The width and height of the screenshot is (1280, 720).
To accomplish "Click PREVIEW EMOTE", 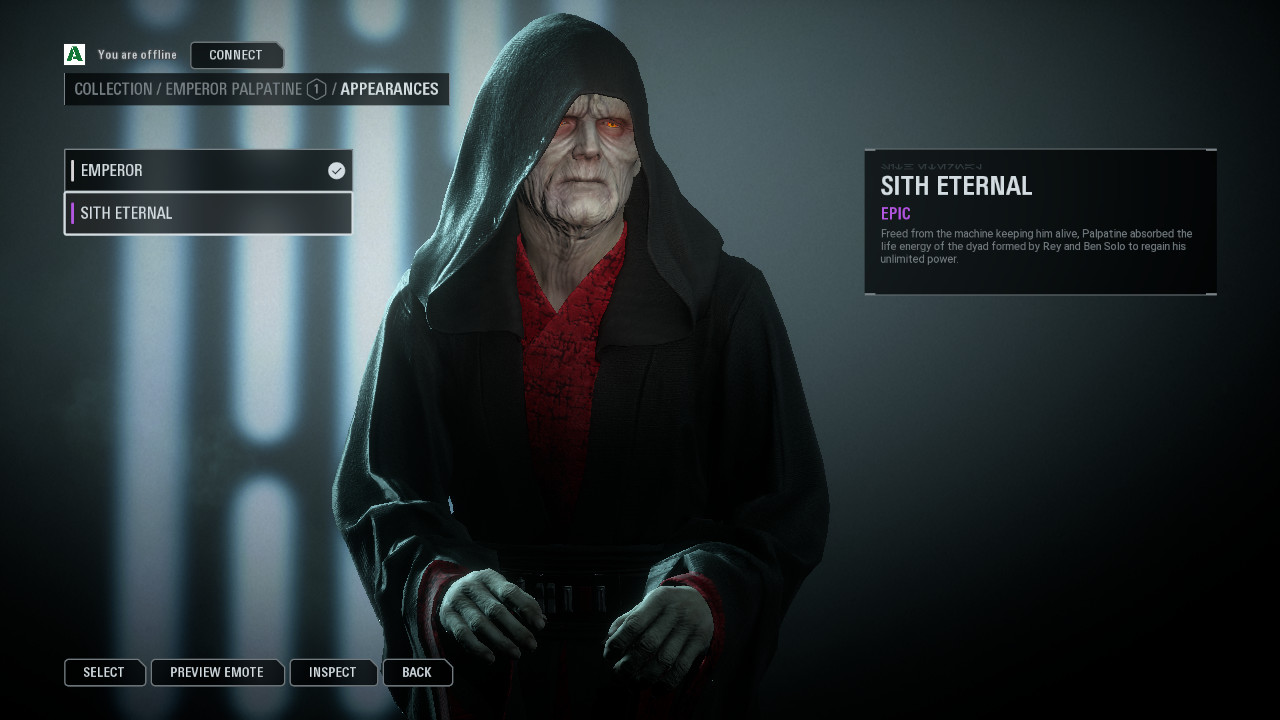I will pos(217,672).
